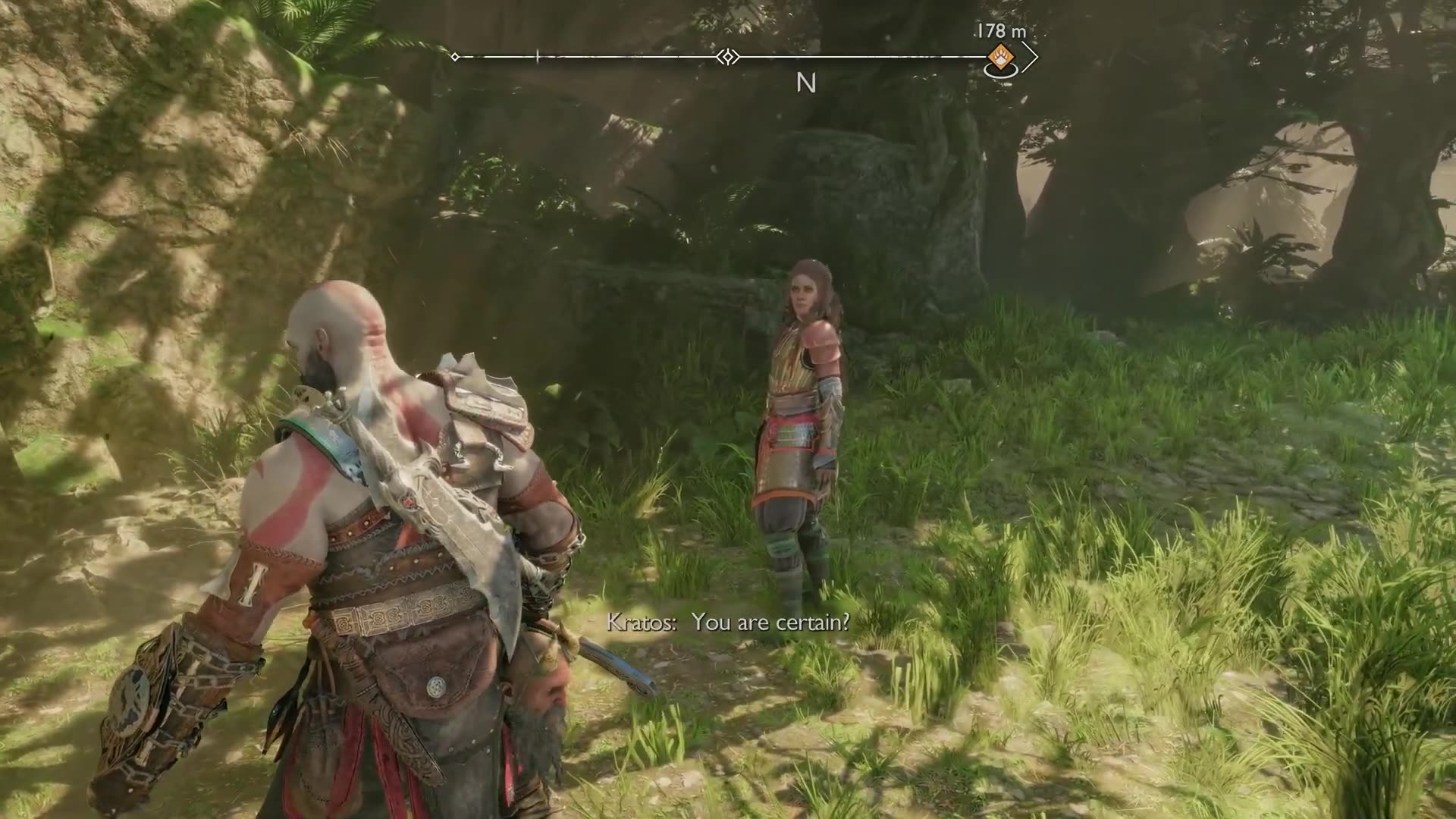Click the N cardinal direction marker

pos(806,83)
